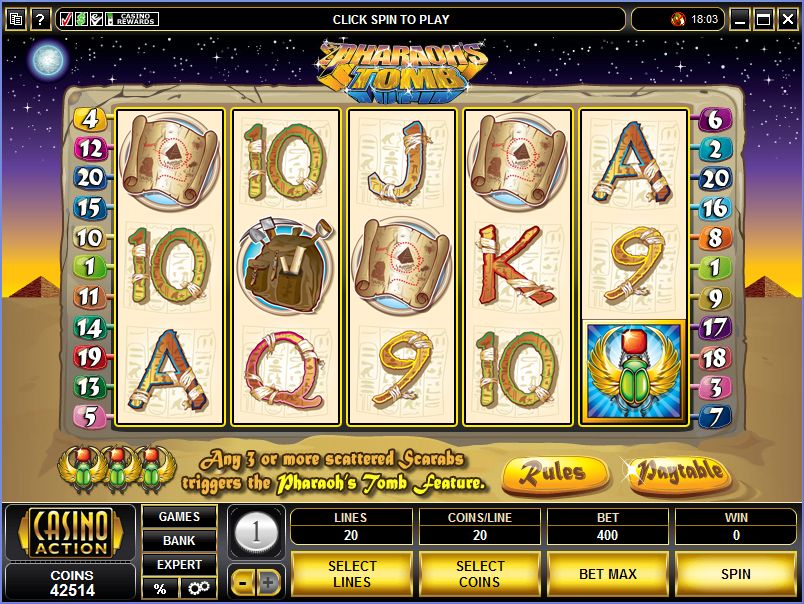Select payline 6 marker
The height and width of the screenshot is (604, 804).
point(714,120)
